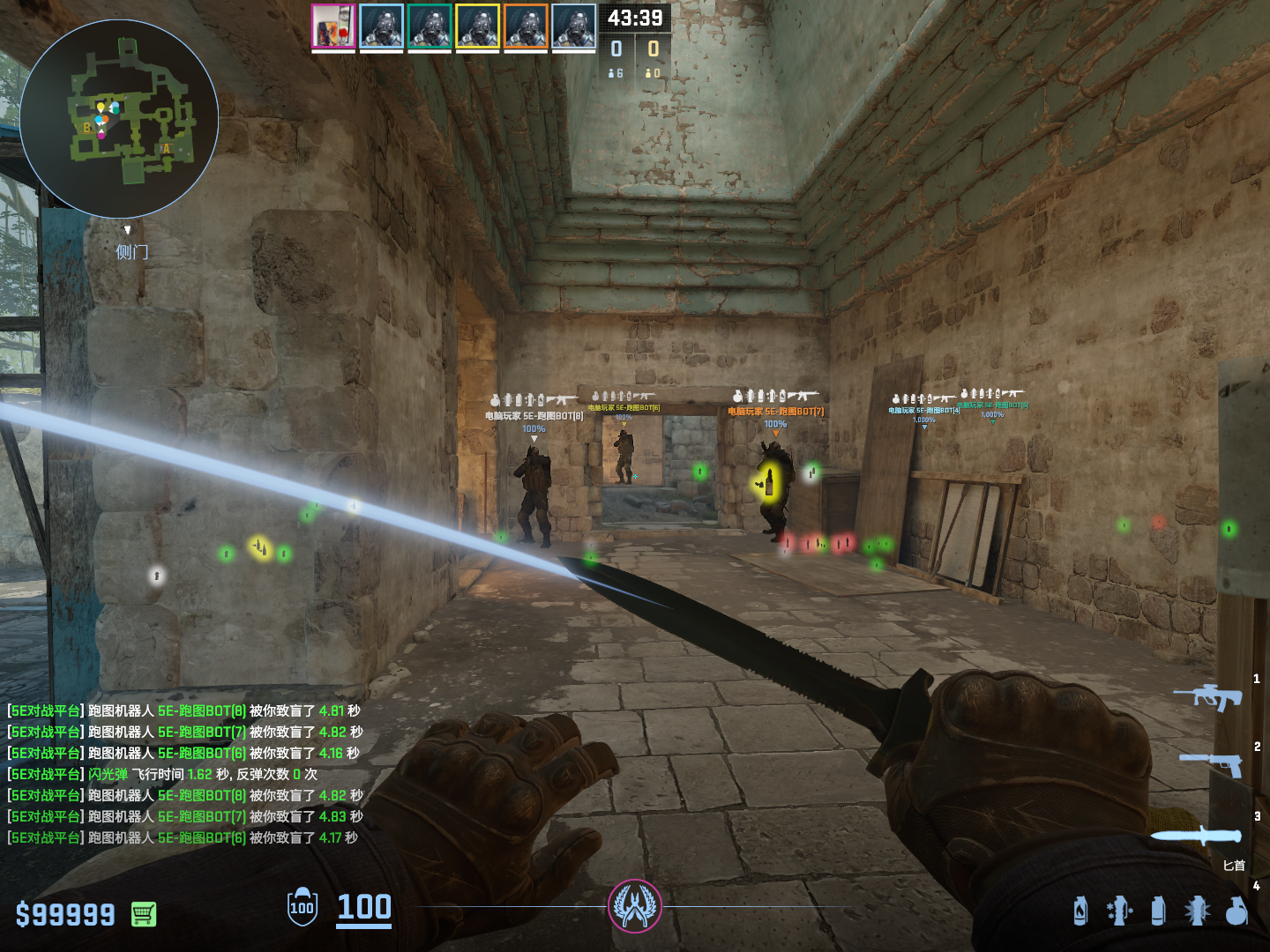Equip the silenced pistol in slot 2
The width and height of the screenshot is (1270, 952).
1212,763
